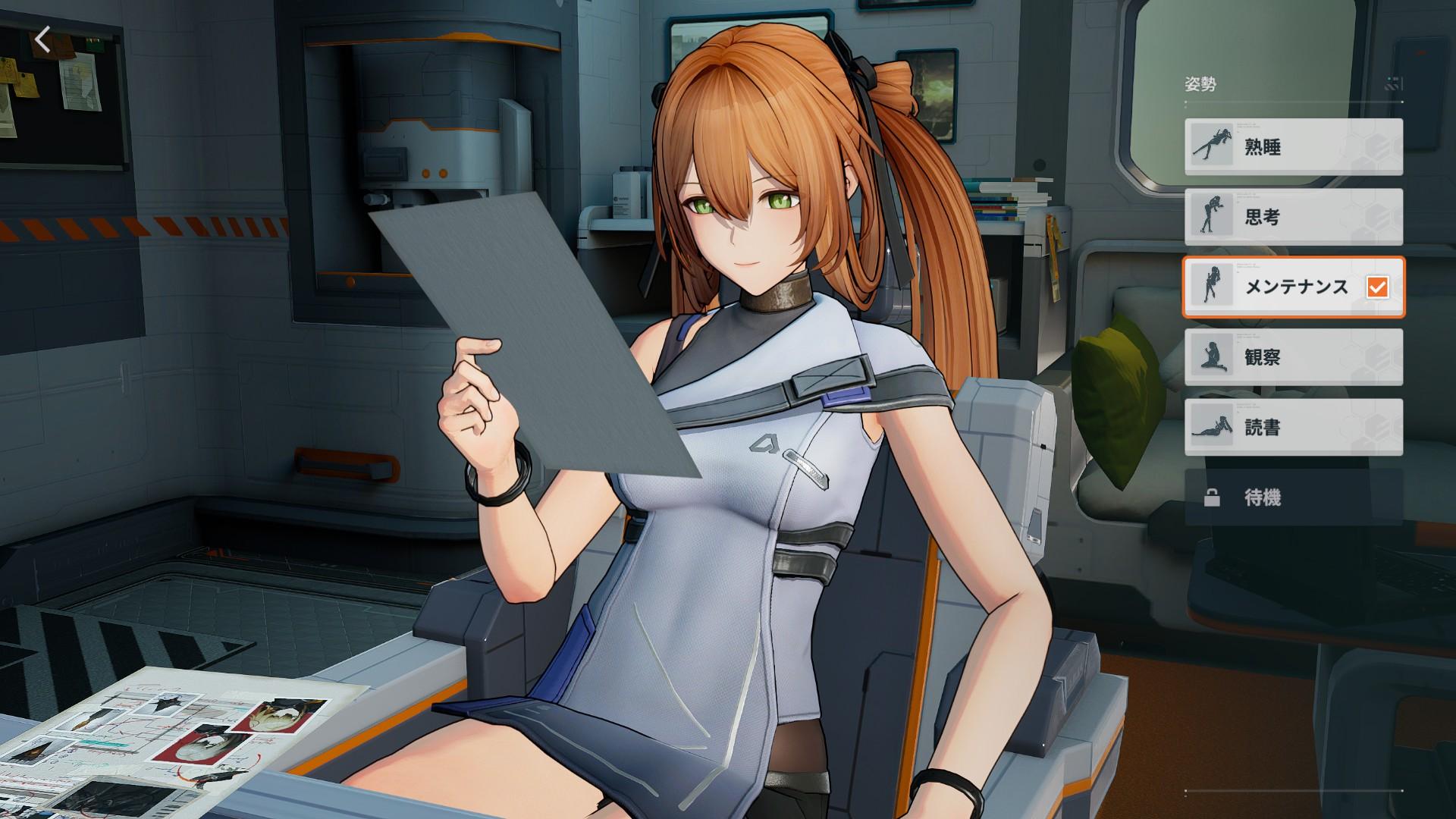Select the 思考 pose card

point(1293,218)
